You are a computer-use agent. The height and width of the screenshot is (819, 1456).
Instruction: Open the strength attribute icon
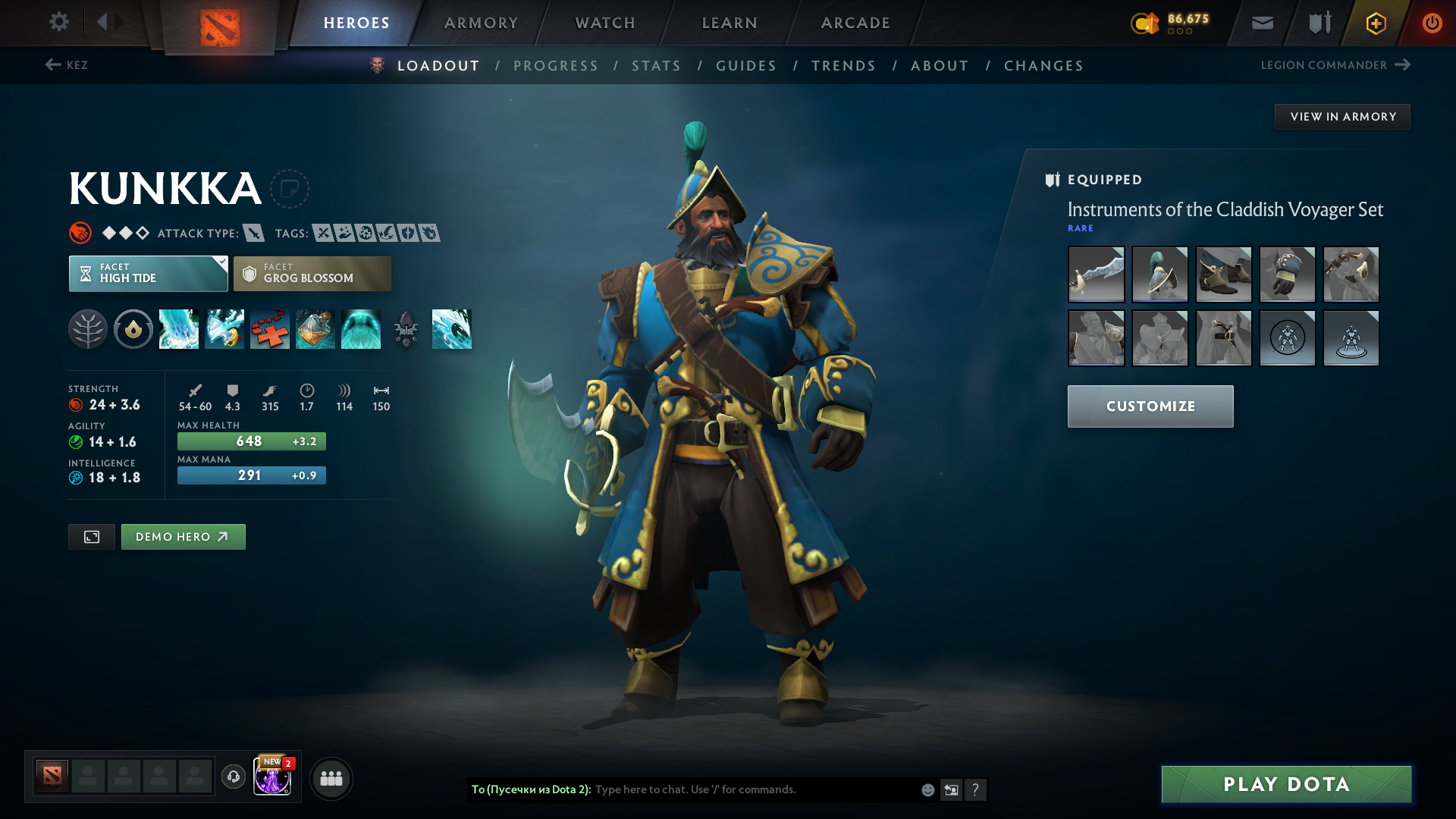click(x=77, y=404)
